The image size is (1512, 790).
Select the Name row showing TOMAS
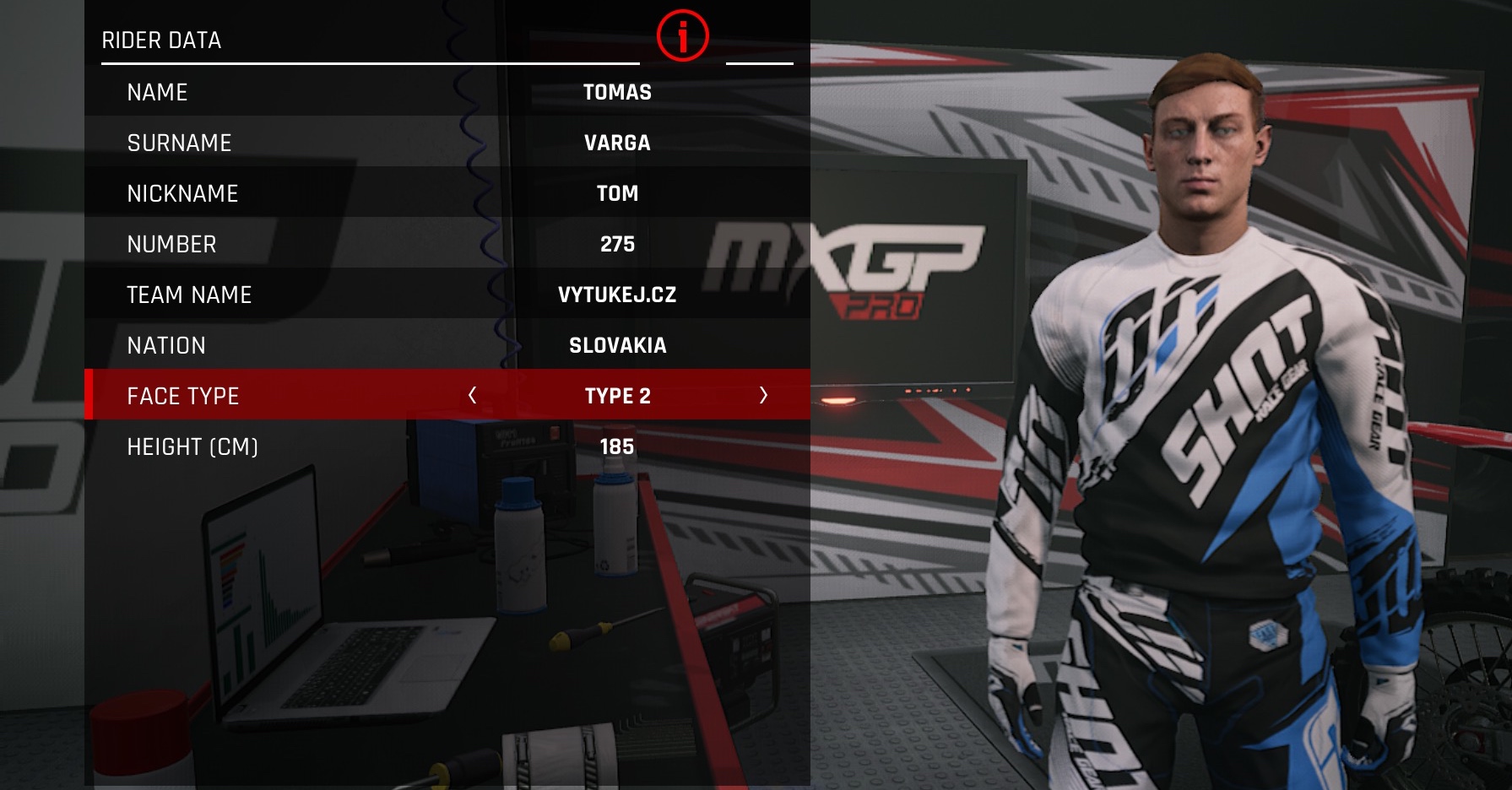[x=447, y=92]
